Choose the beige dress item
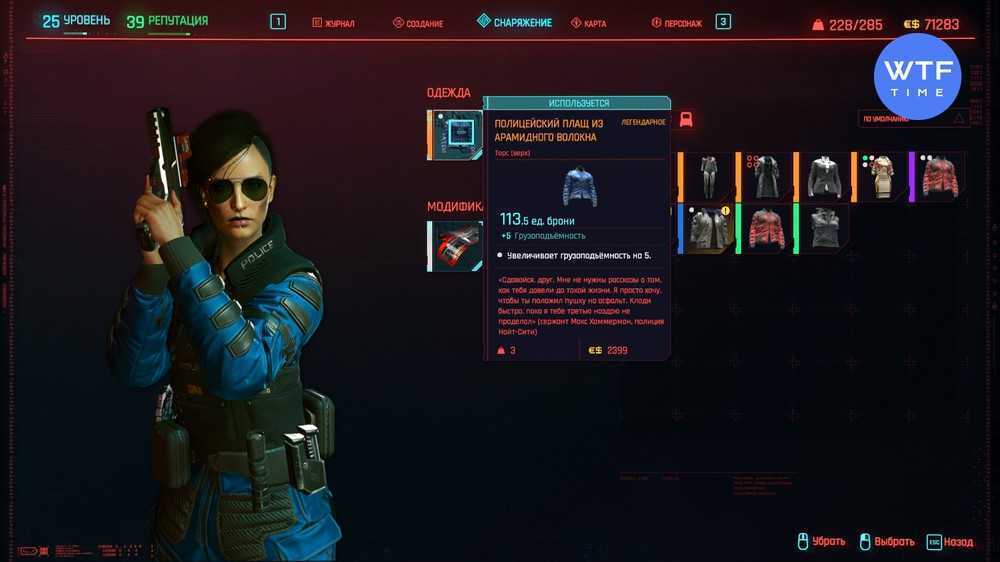This screenshot has width=1000, height=562. [881, 176]
